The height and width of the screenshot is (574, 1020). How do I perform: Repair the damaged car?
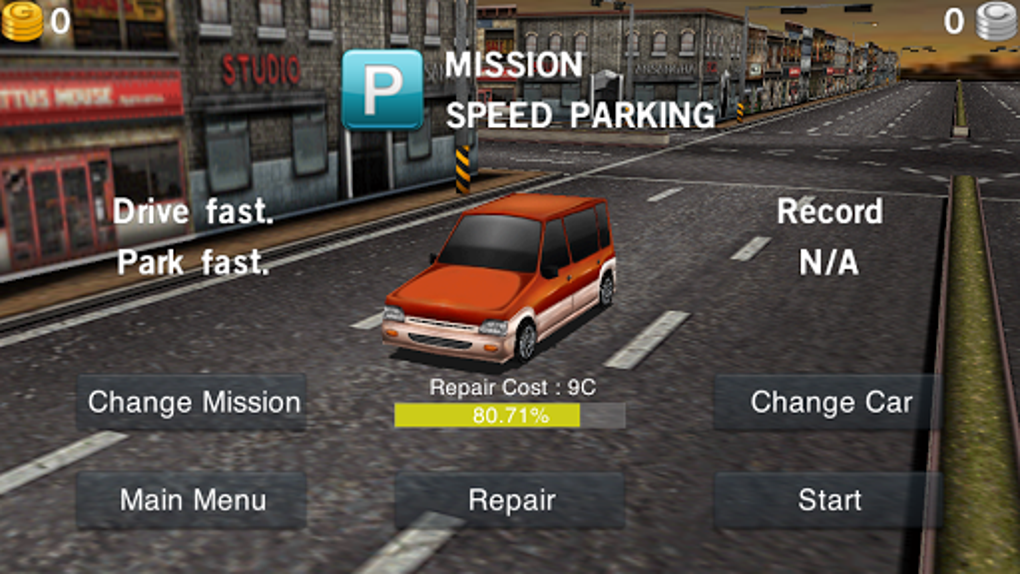510,500
